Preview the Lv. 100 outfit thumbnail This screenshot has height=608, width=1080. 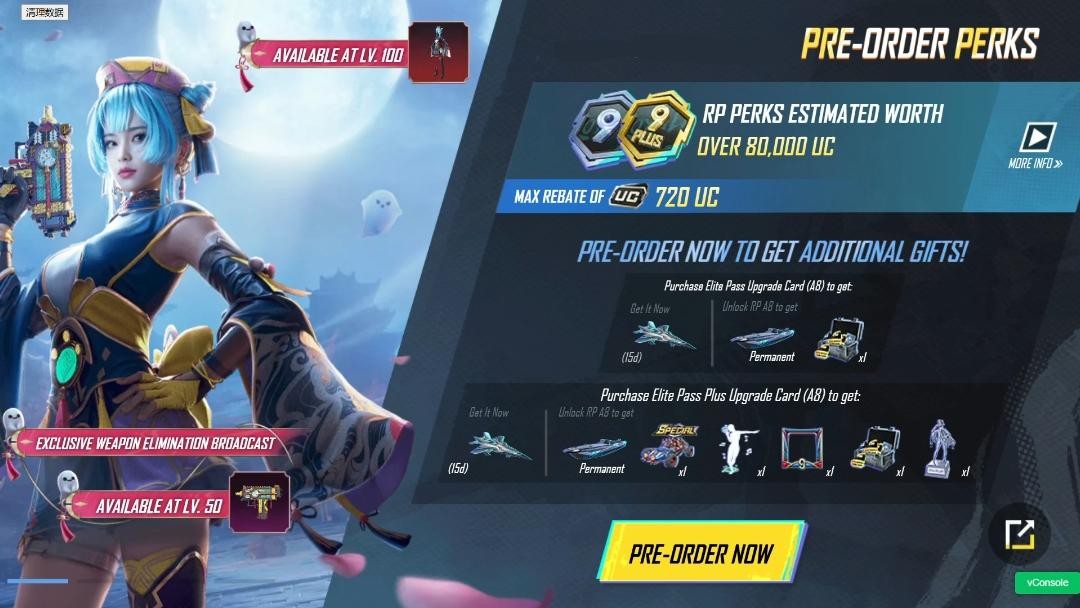click(x=438, y=51)
